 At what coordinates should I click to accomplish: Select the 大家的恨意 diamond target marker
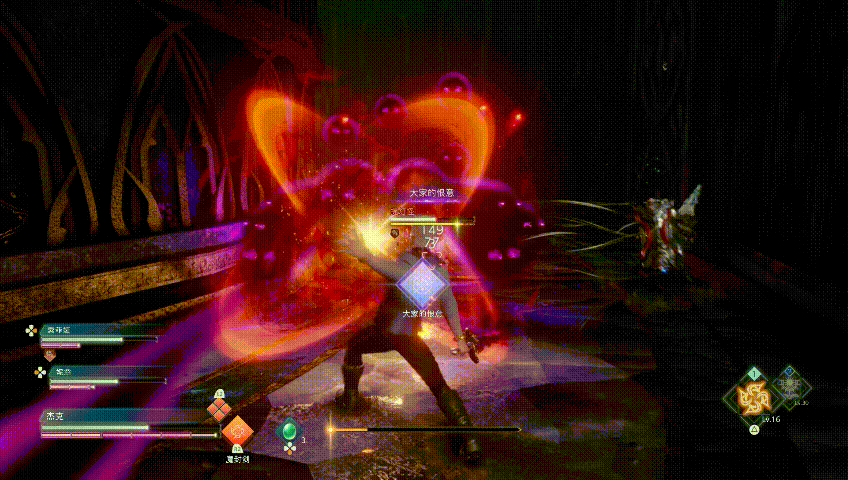pos(423,284)
